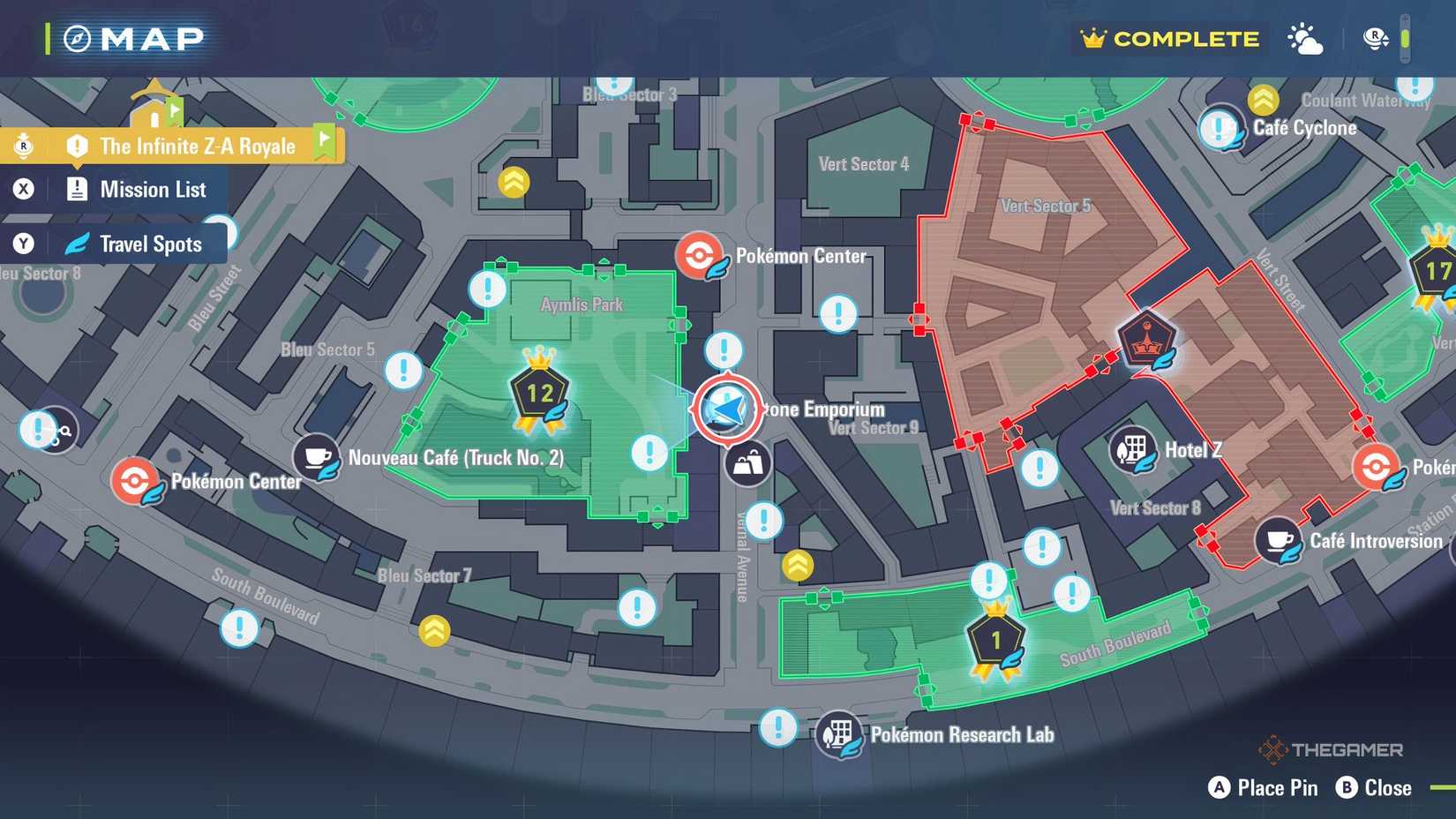Click the Wild Zone 1 badge near South Boulevard
Viewport: 1456px width, 819px height.
click(x=994, y=637)
